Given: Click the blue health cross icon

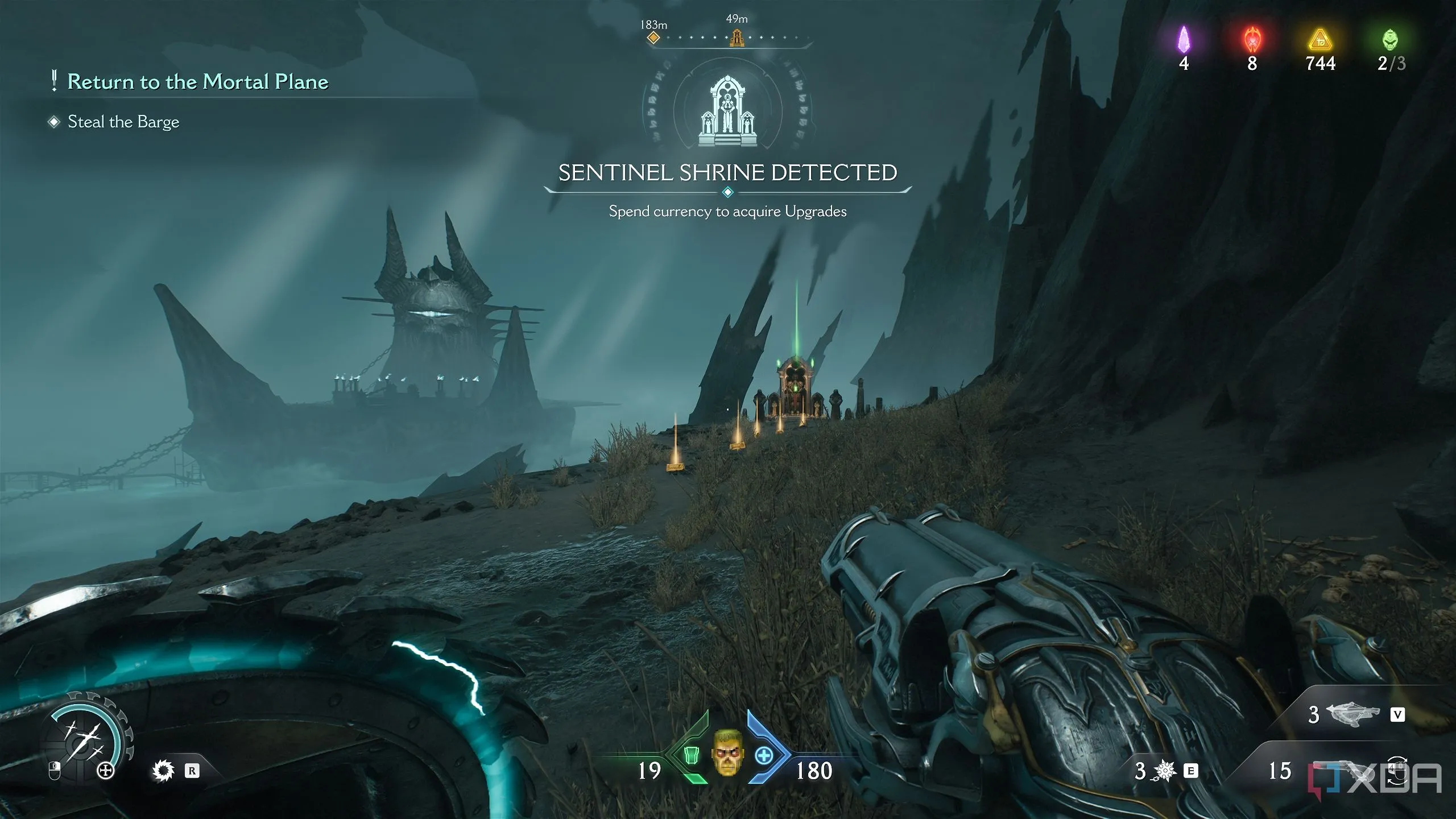Looking at the screenshot, I should (x=763, y=756).
